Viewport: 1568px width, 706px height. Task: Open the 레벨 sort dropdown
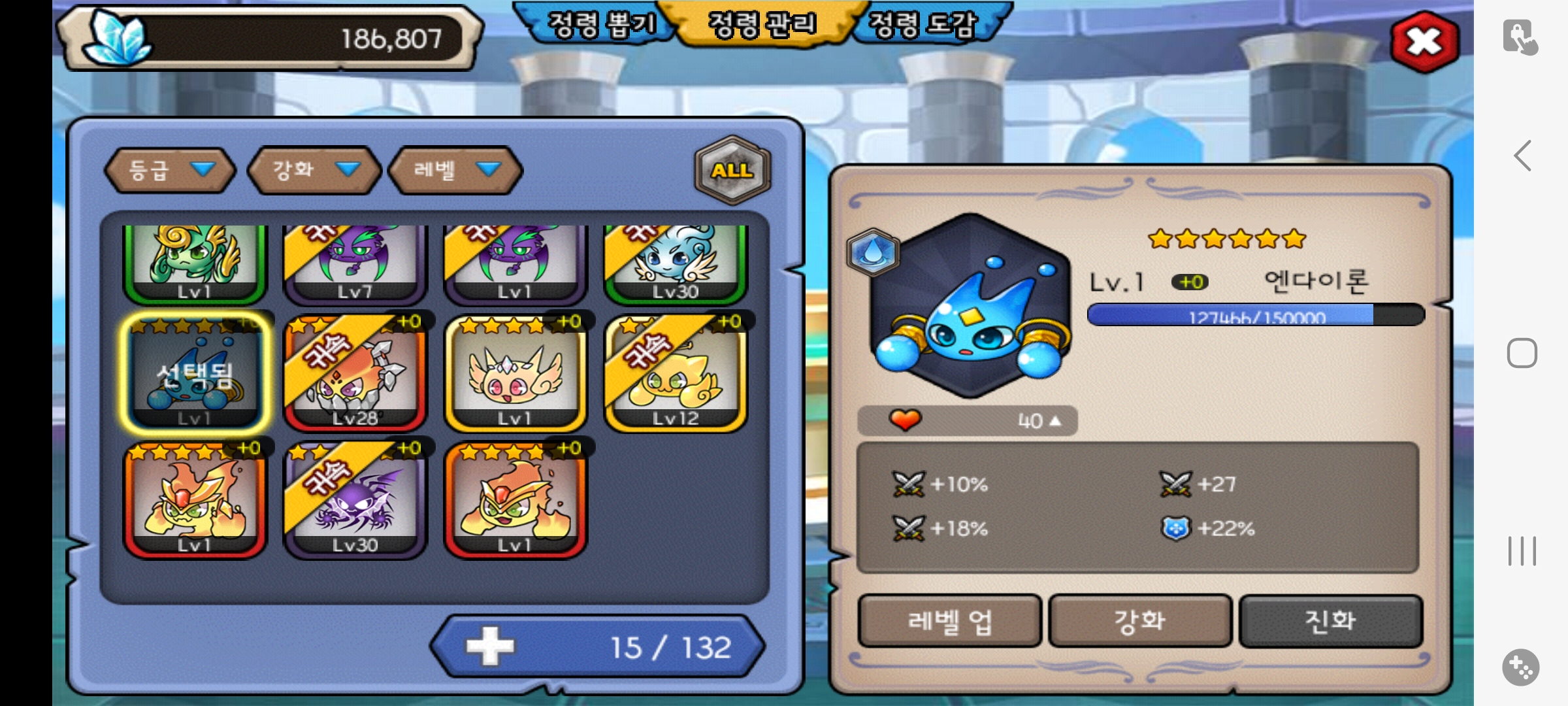[455, 170]
